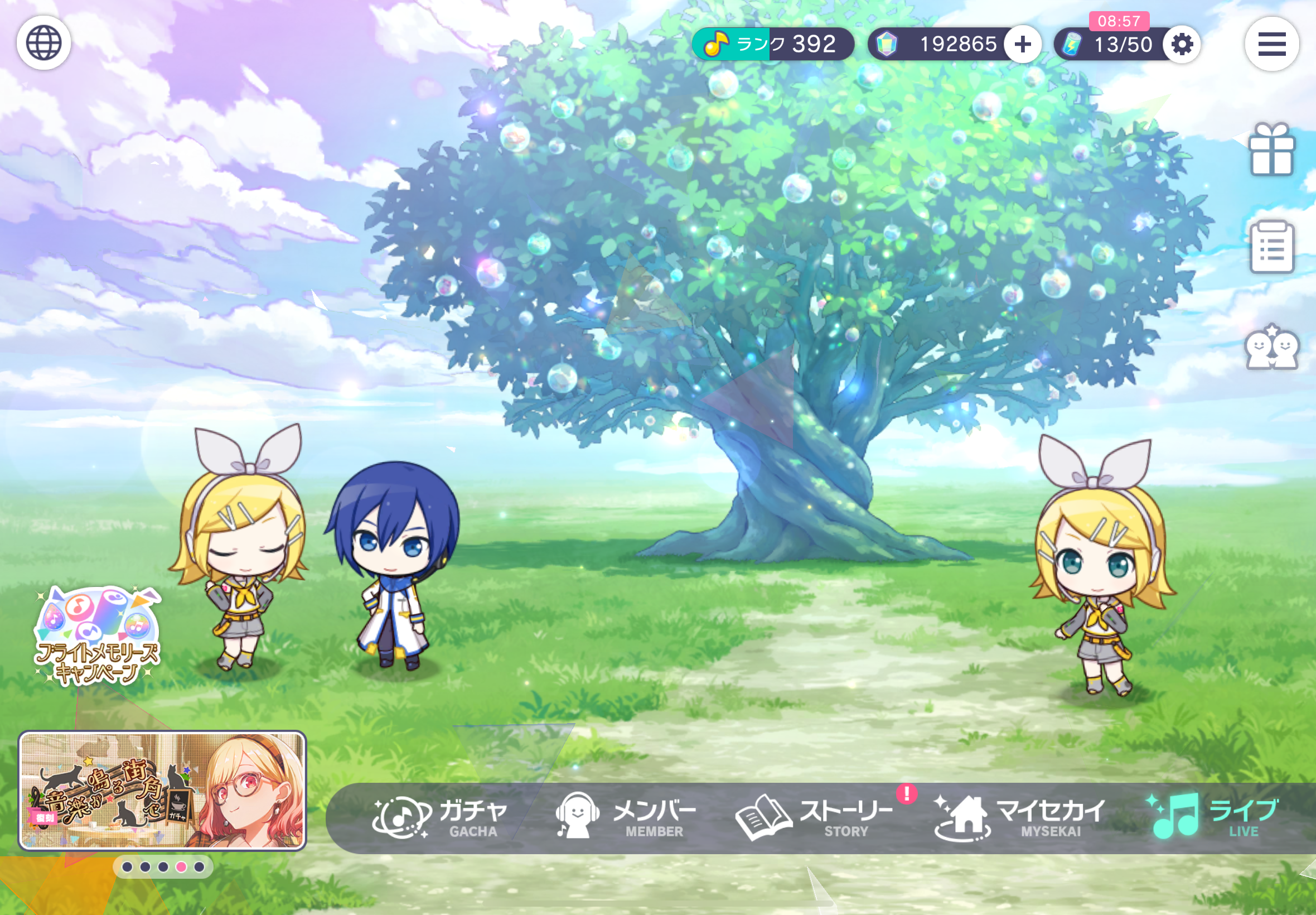Enter My Sekai
Screen dimensions: 1316x915
(1020, 817)
